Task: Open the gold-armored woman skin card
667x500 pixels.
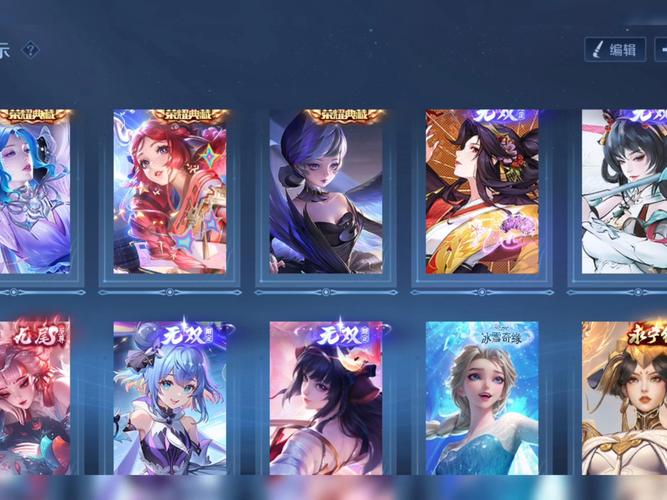Action: pos(625,398)
